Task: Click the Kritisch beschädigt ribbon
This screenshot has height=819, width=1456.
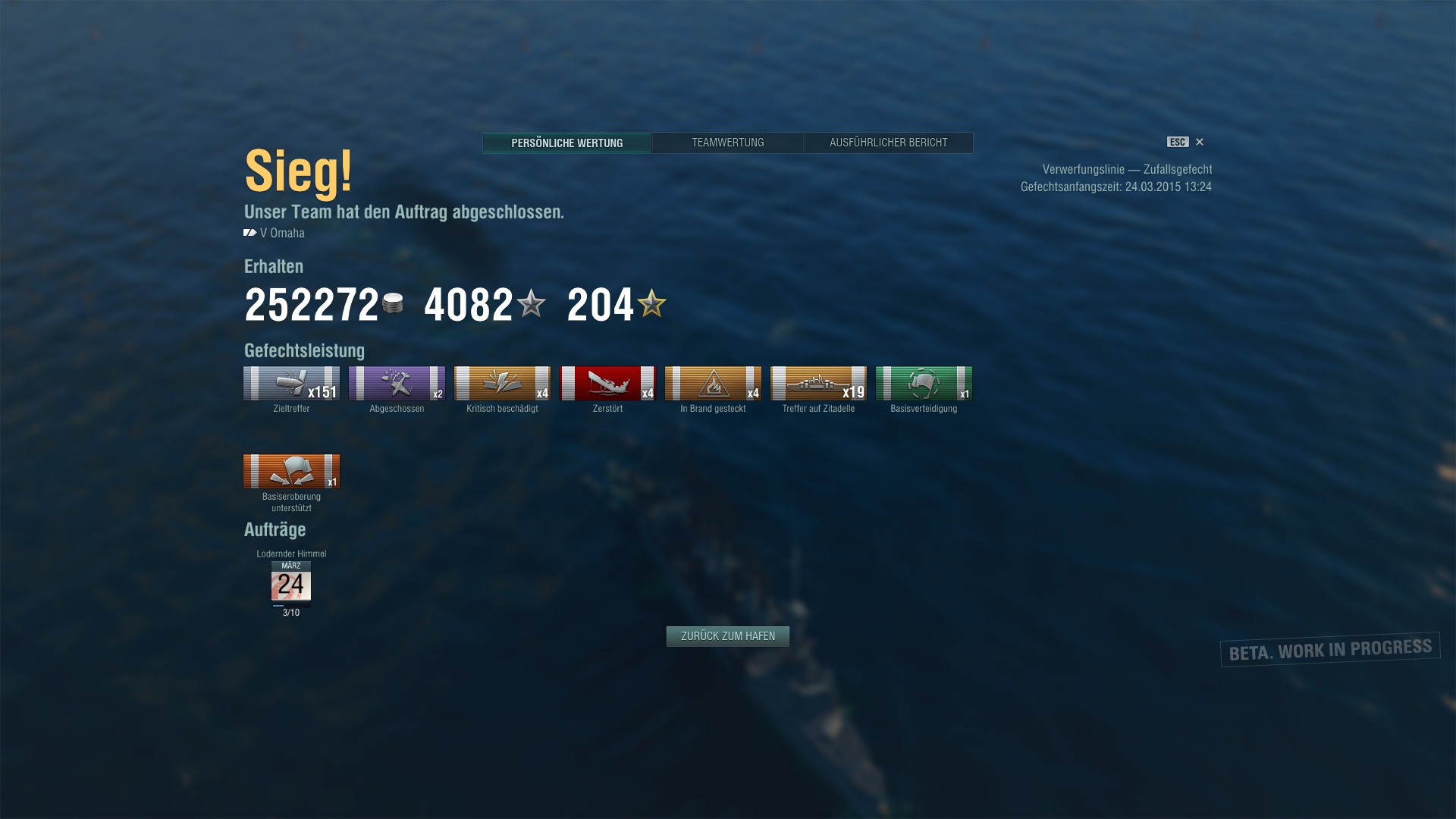Action: pos(502,384)
